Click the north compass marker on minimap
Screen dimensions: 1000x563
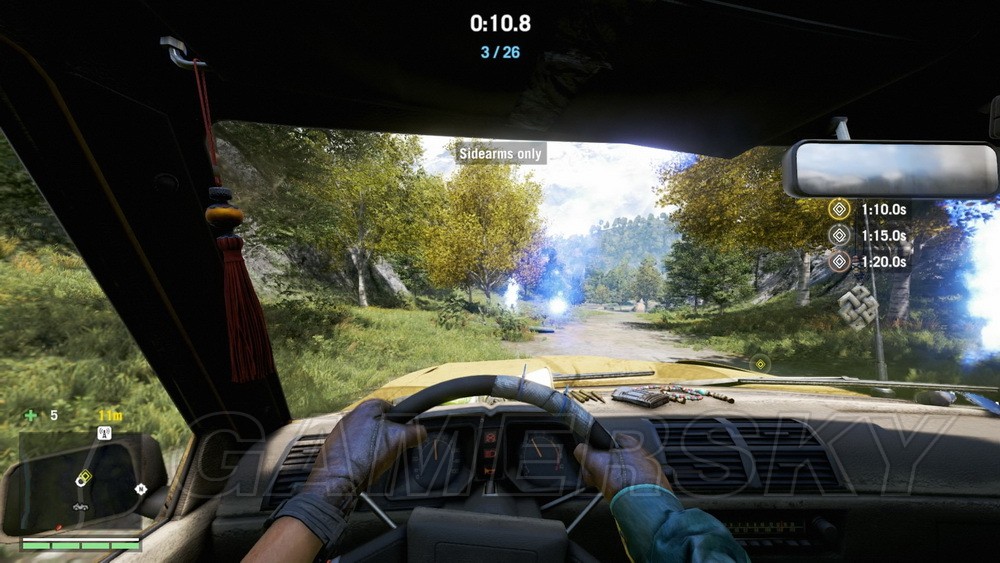click(x=140, y=489)
